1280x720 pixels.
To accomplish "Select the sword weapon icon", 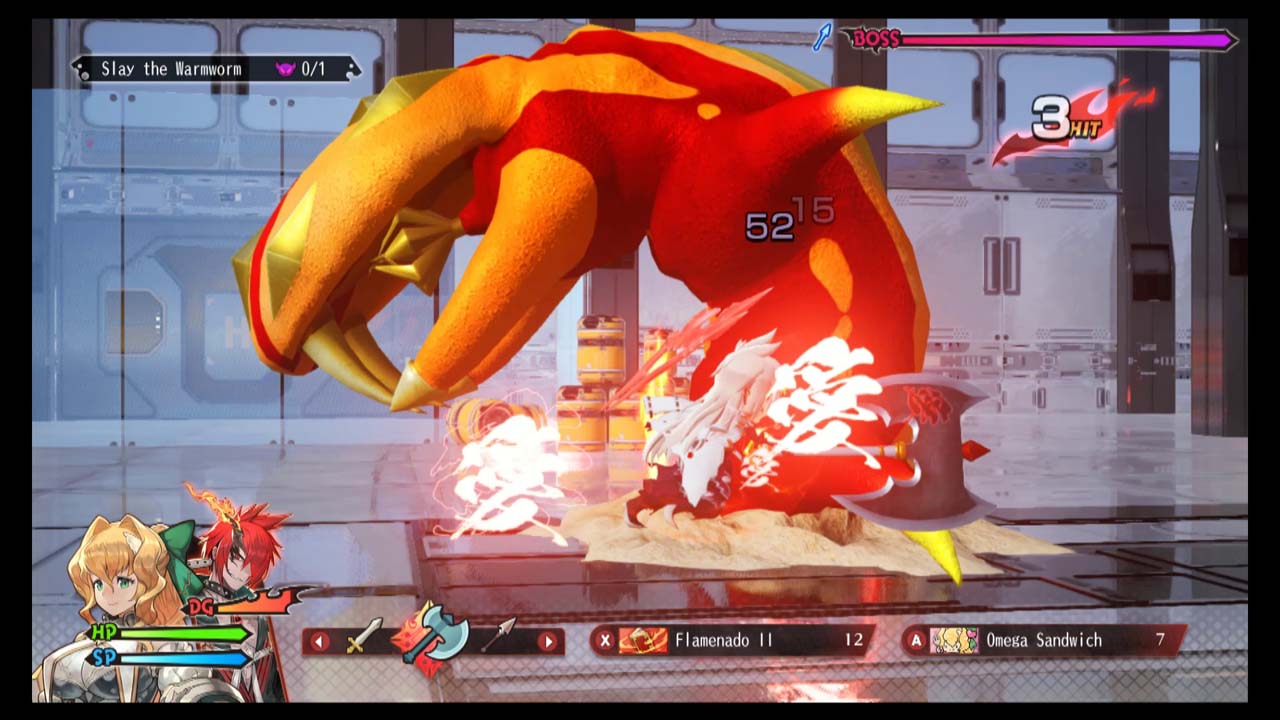I will [x=362, y=637].
